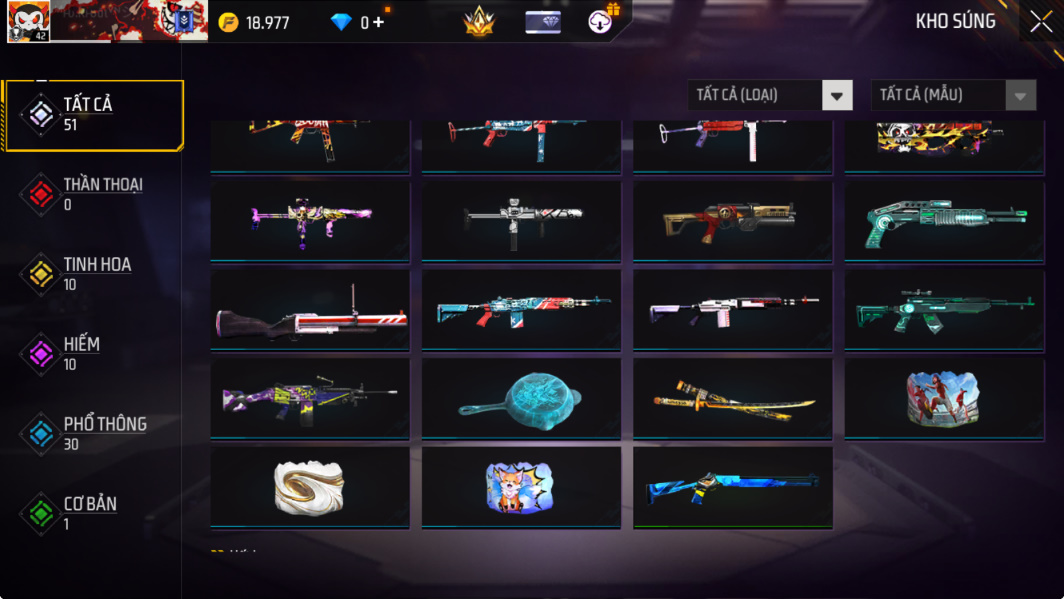Open the cloud download gift icon
The image size is (1064, 599).
[602, 20]
